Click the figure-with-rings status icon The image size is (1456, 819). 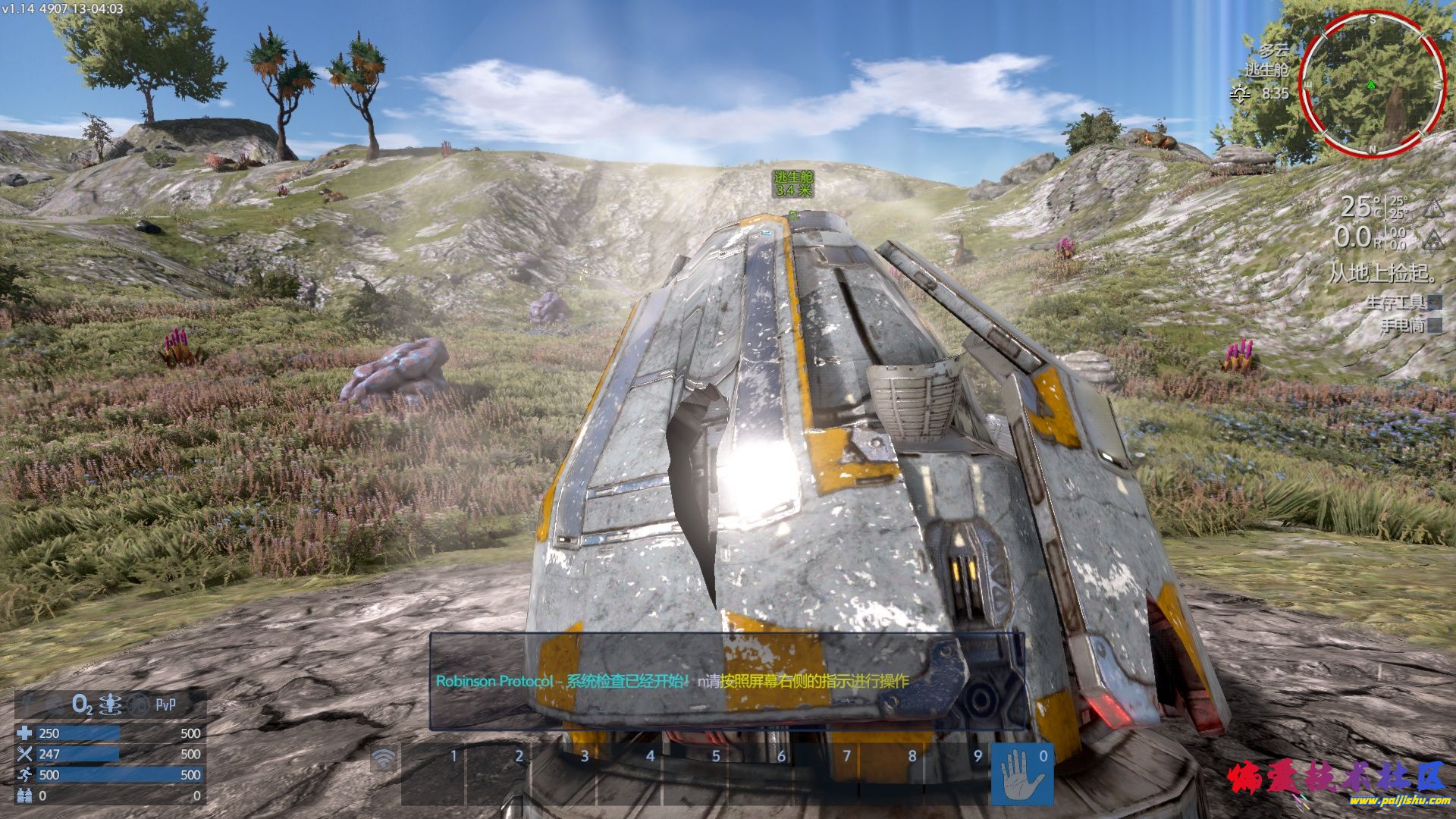(x=111, y=705)
